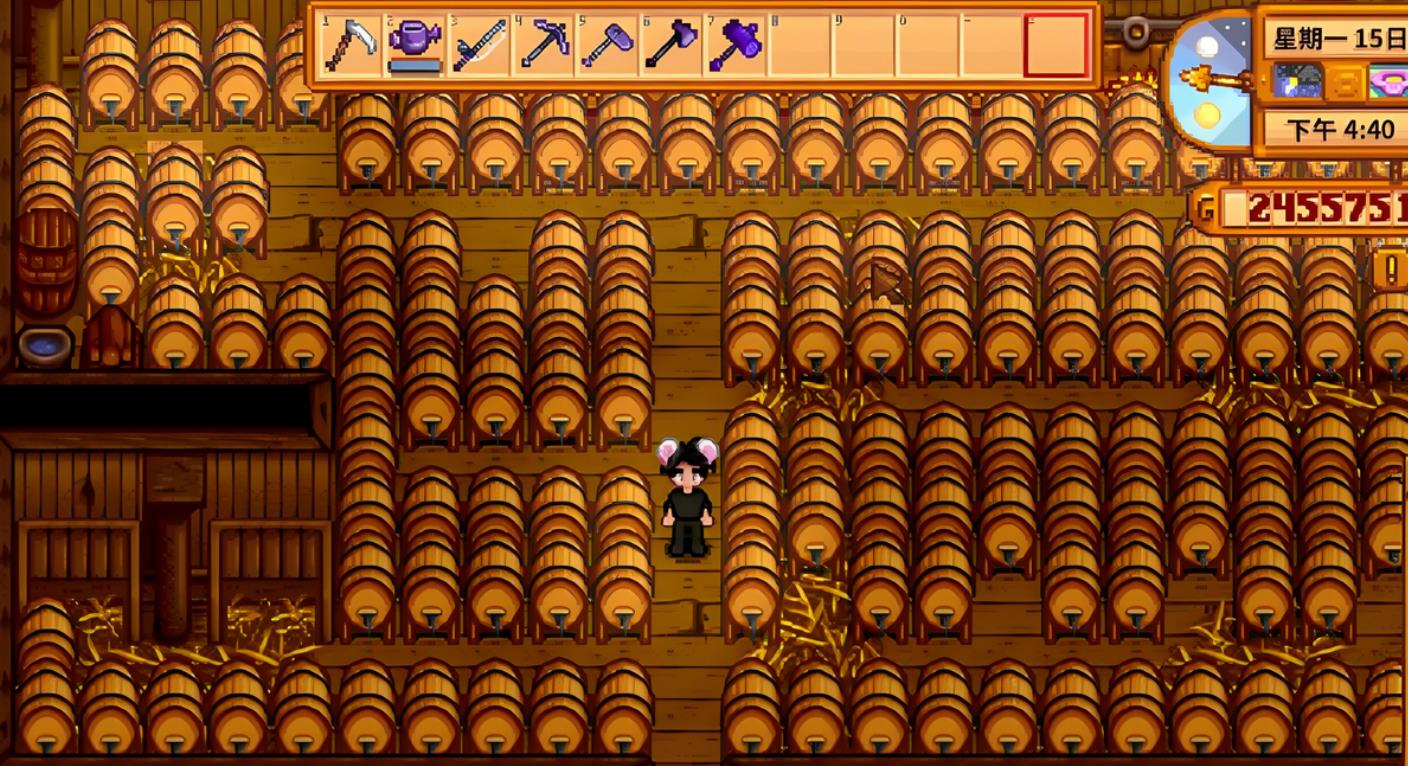
Task: Select the dark purple axe
Action: pos(671,45)
